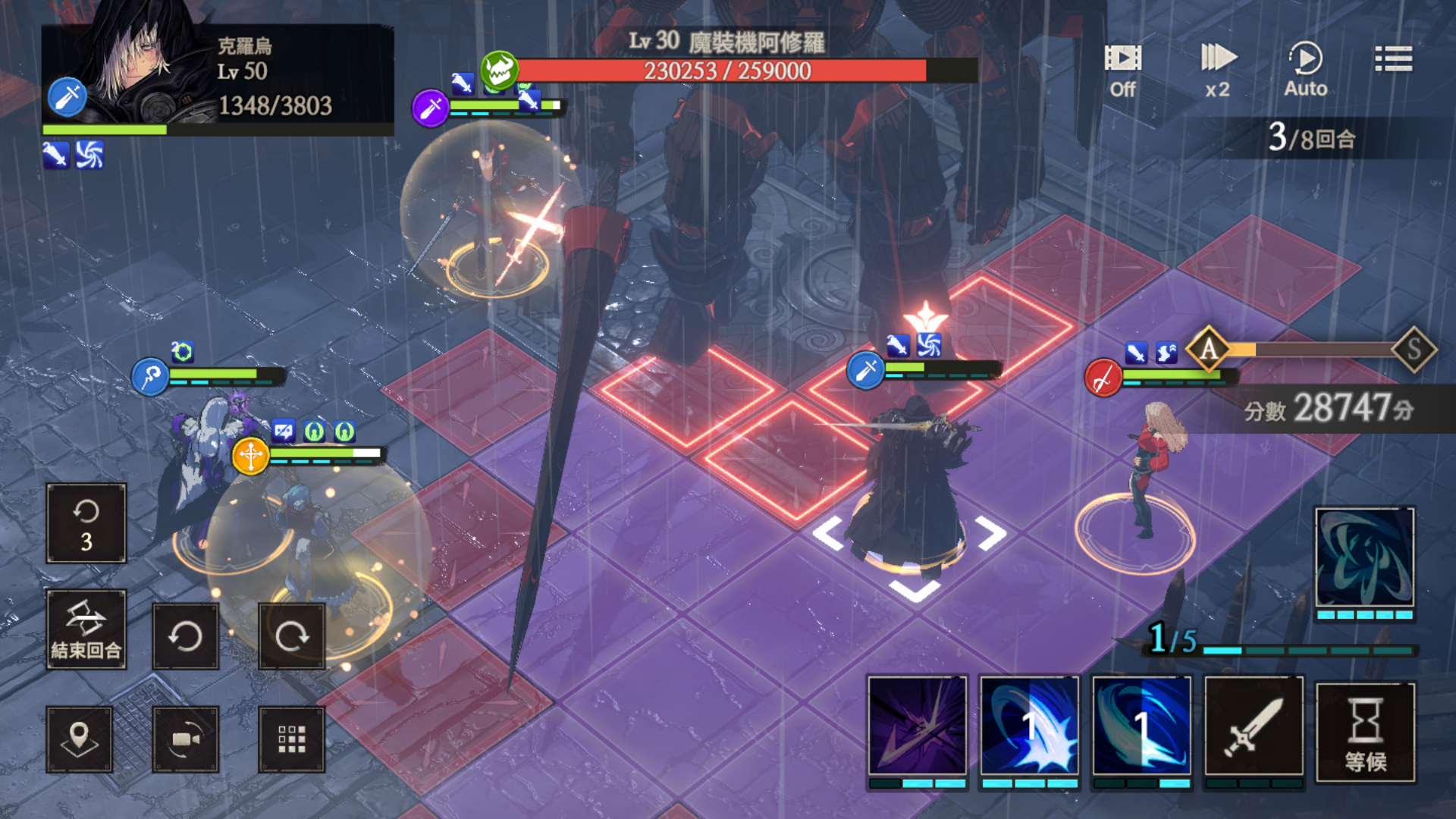Open the nine-dot grid button

coord(292,739)
